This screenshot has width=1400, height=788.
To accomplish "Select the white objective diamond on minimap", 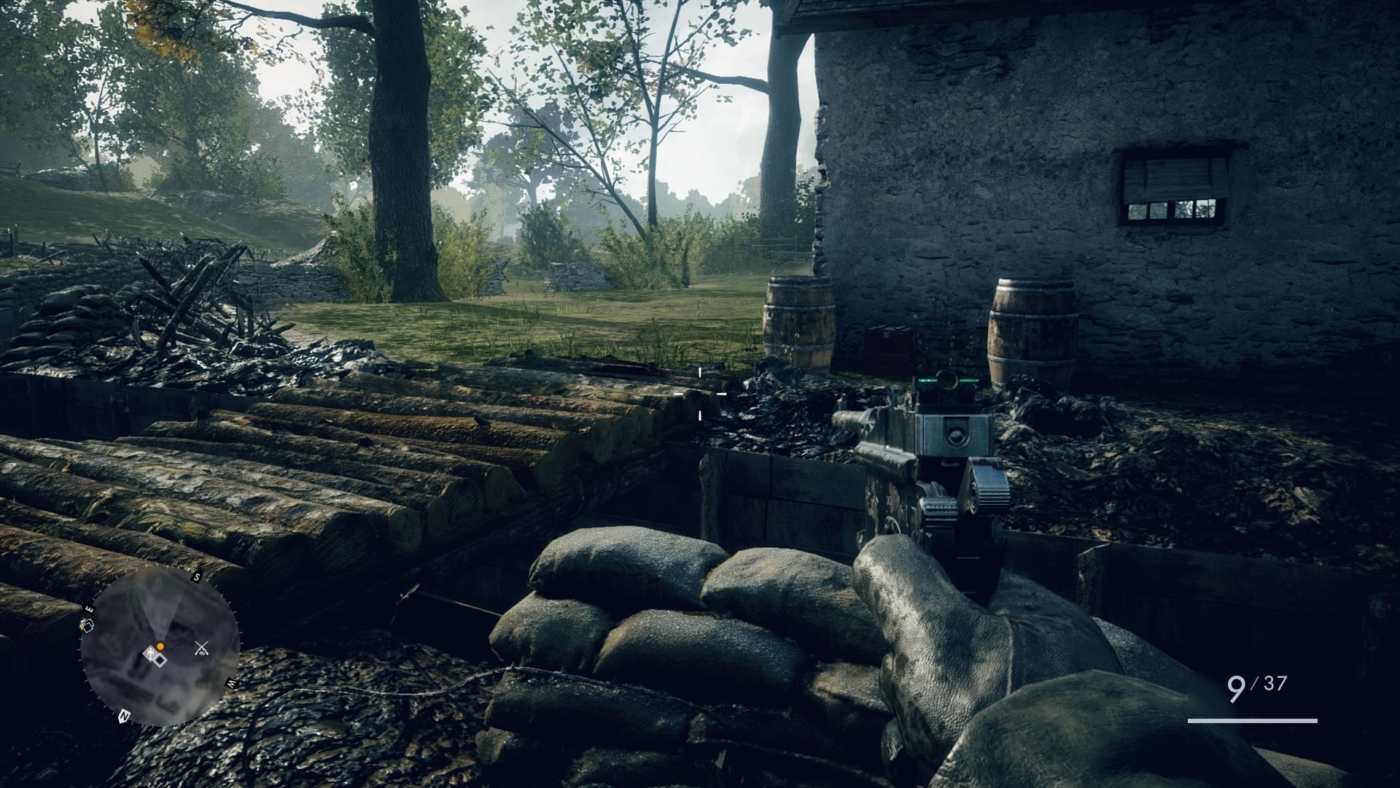I will click(x=160, y=661).
